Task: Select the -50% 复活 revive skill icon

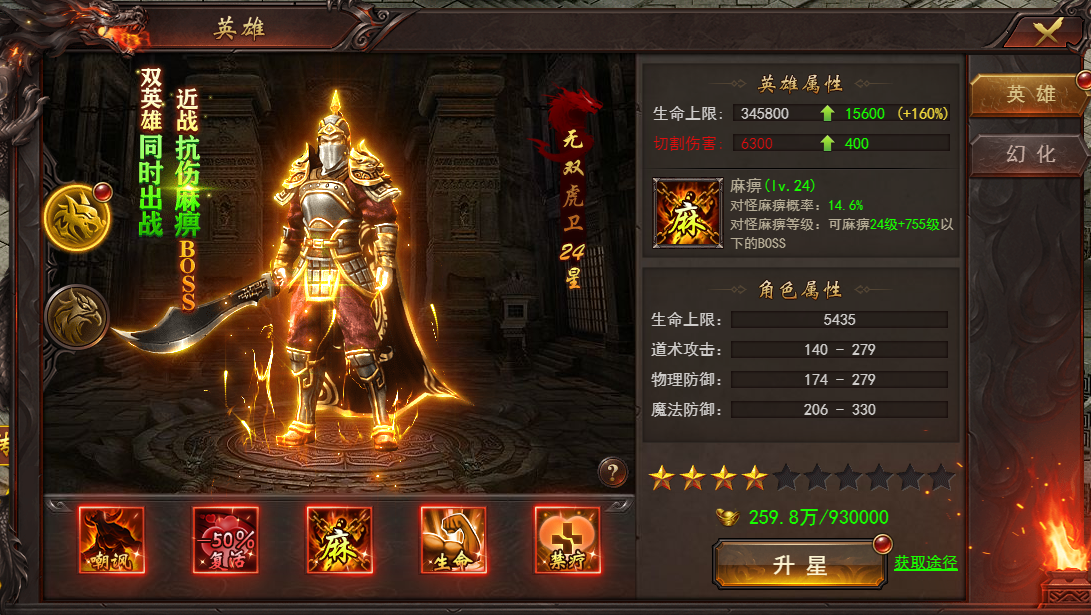Action: (x=226, y=540)
